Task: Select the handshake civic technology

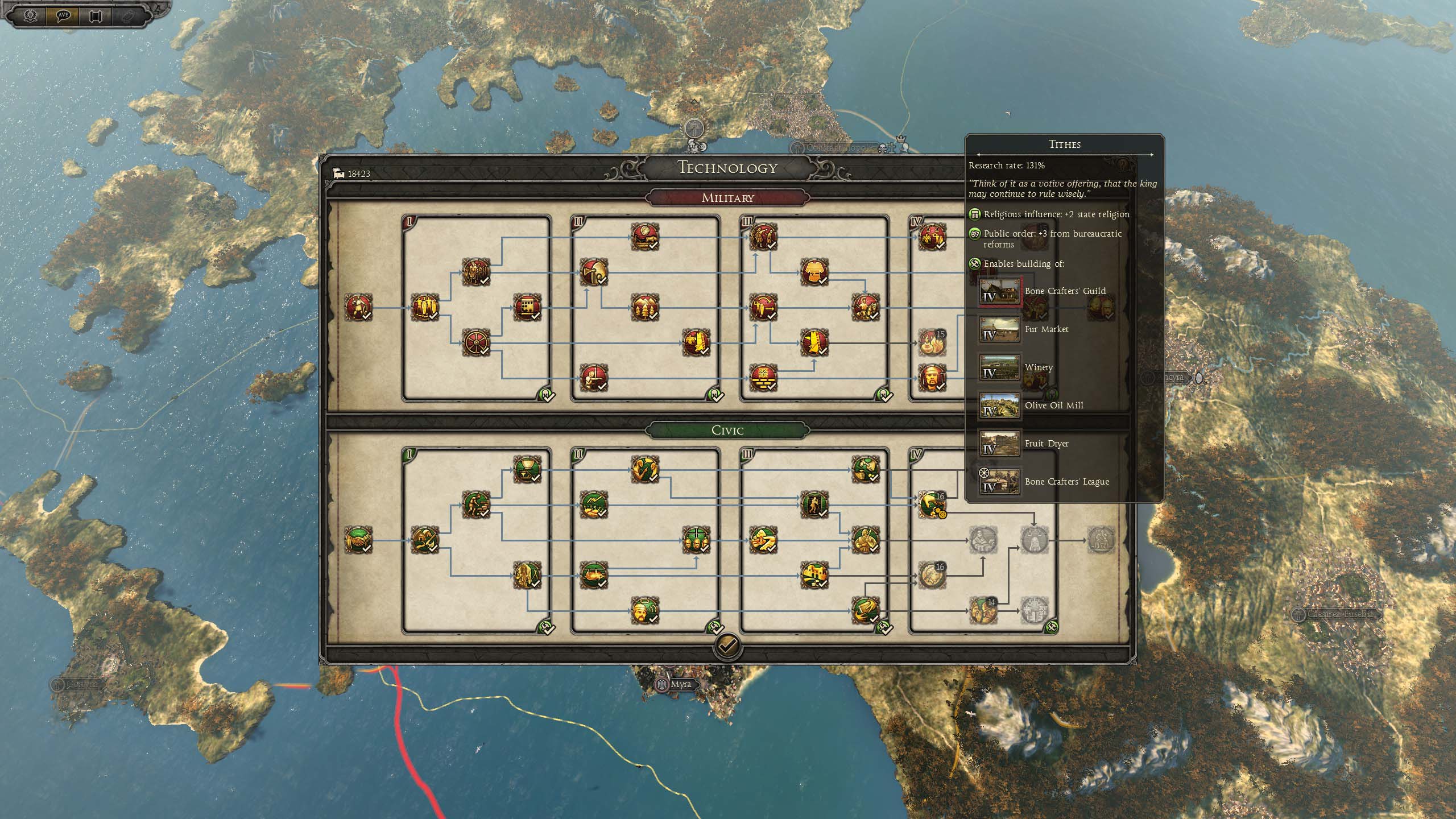Action: (358, 539)
